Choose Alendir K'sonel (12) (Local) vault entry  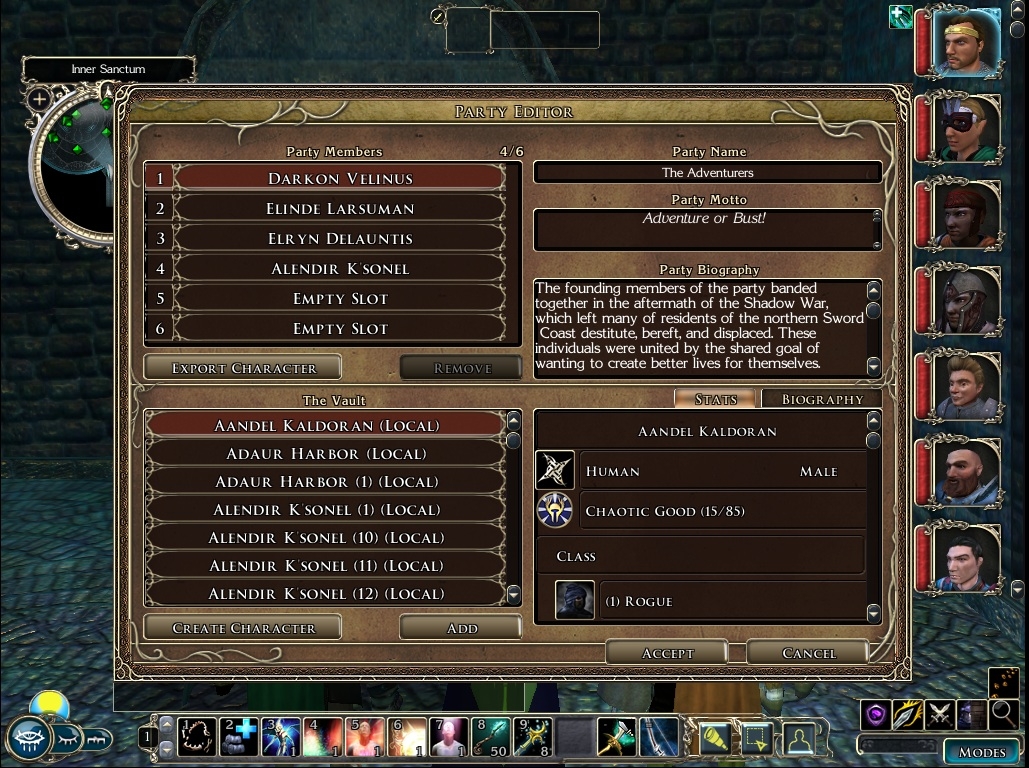(x=326, y=594)
